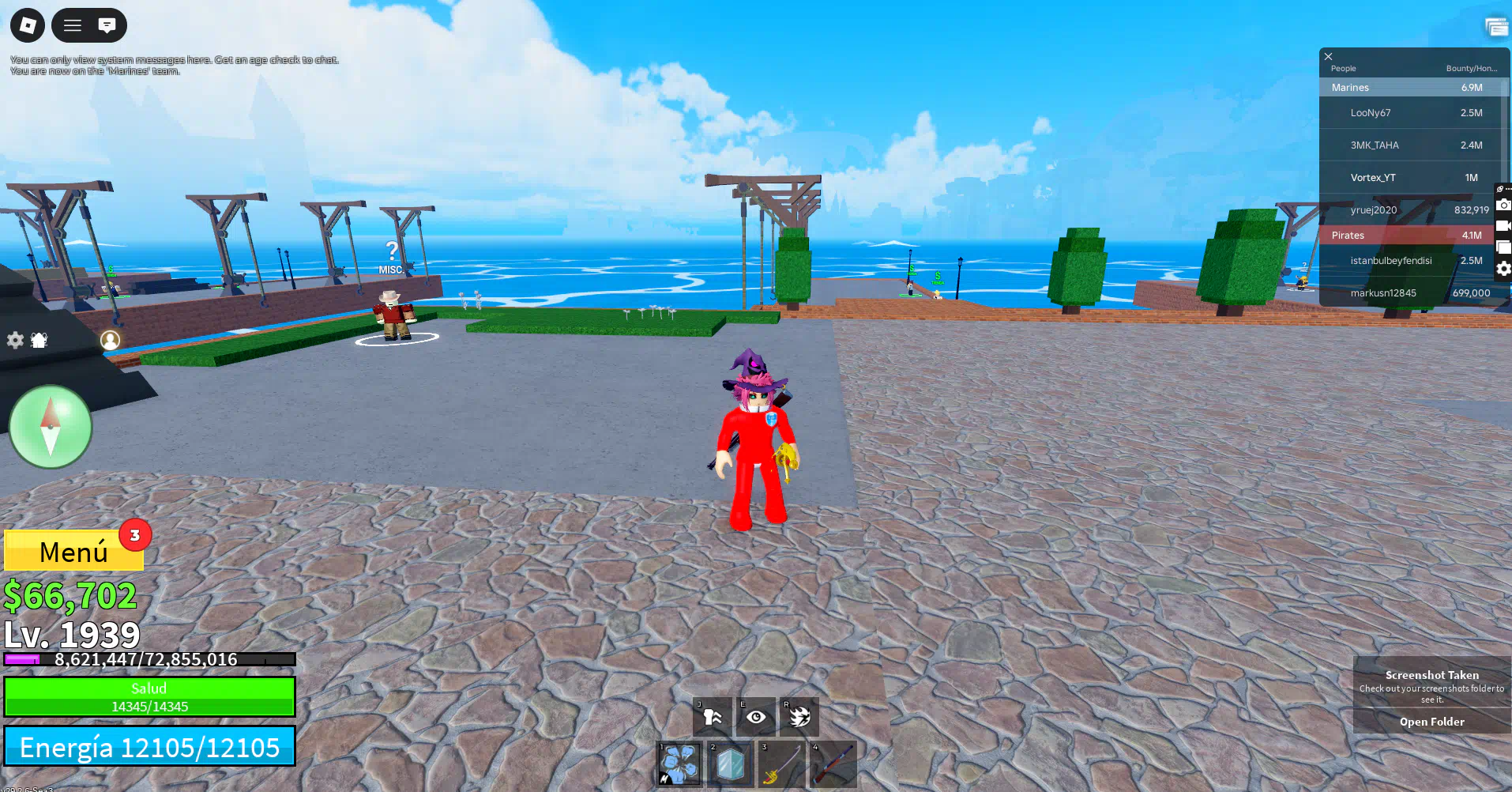Toggle the Roblox chat window icon
Viewport: 1512px width, 792px height.
[107, 25]
